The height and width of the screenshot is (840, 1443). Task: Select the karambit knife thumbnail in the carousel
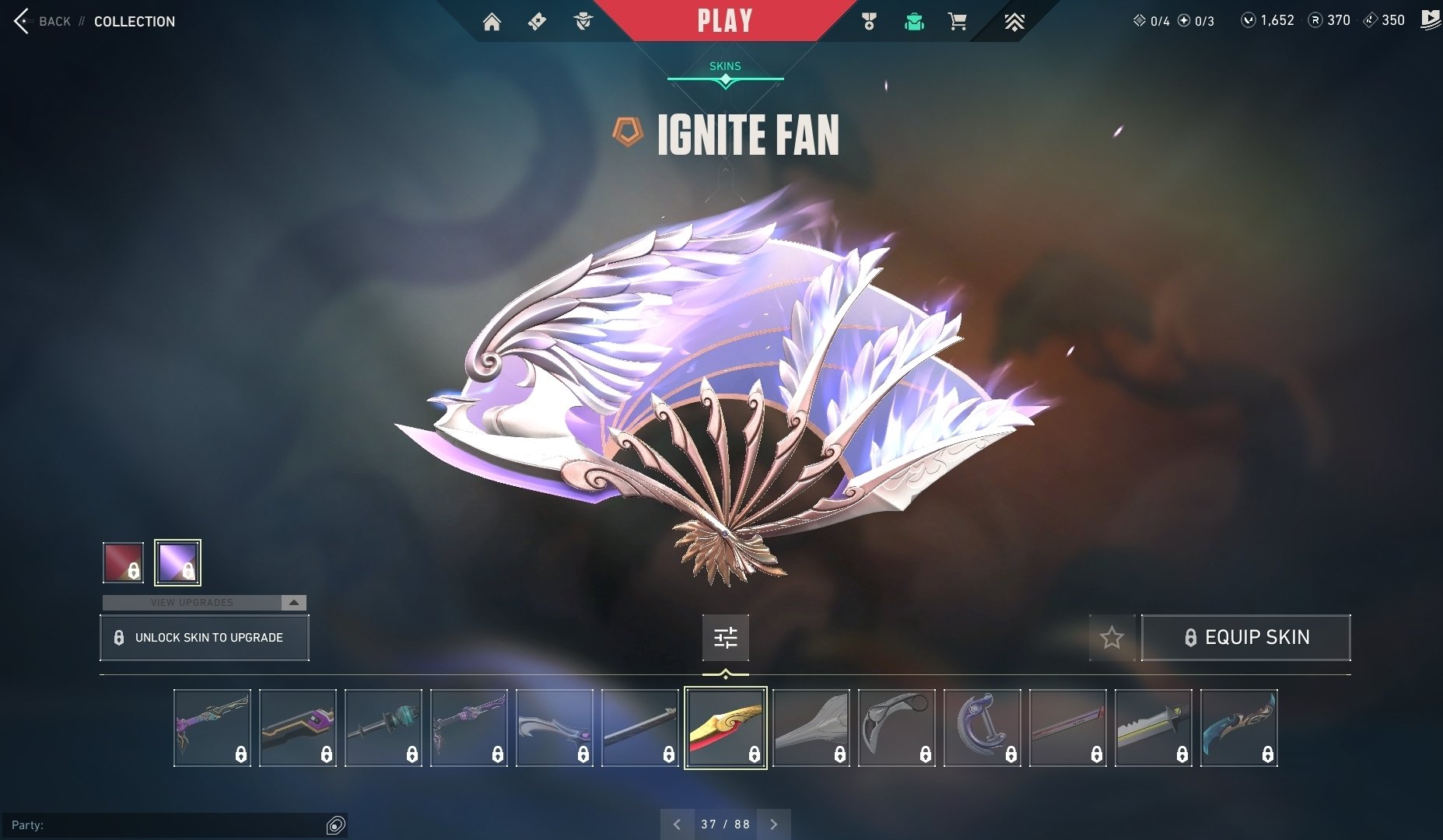point(896,727)
